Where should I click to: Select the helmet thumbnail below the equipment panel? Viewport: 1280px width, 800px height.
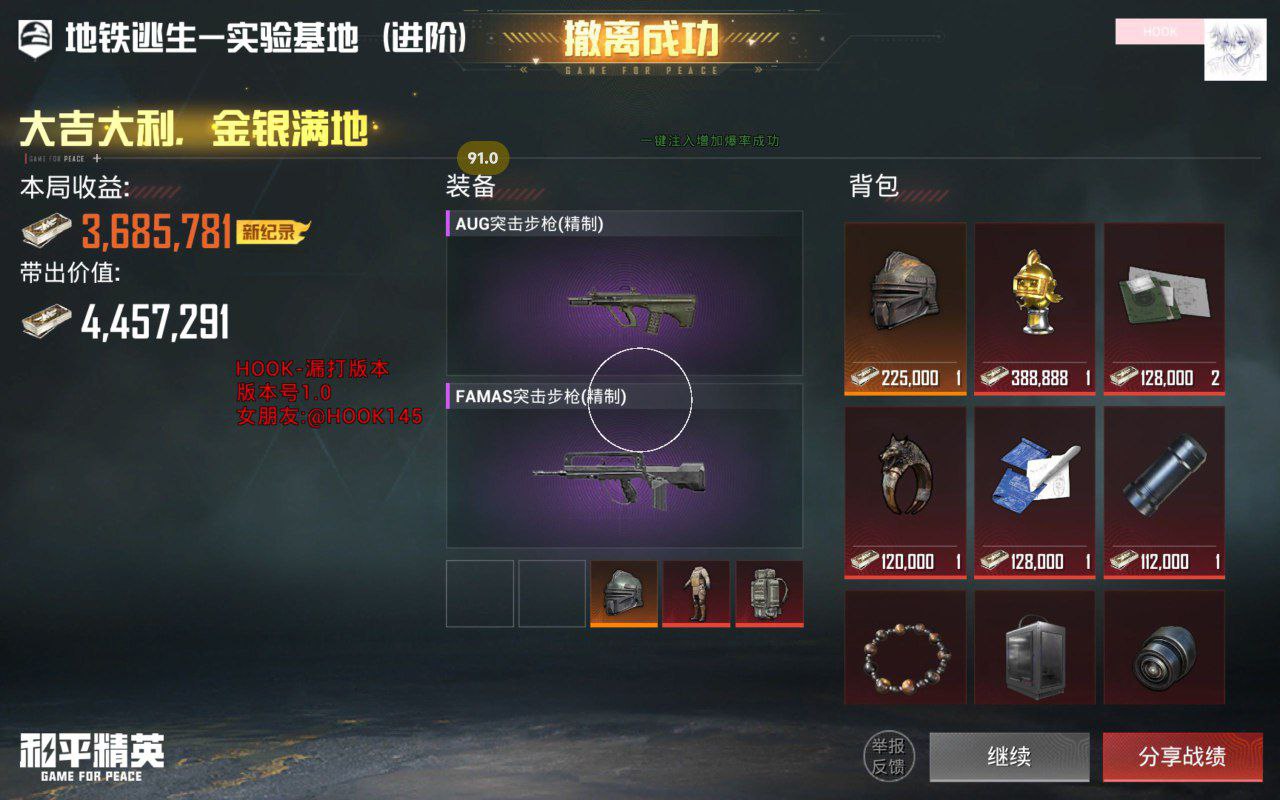tap(623, 594)
